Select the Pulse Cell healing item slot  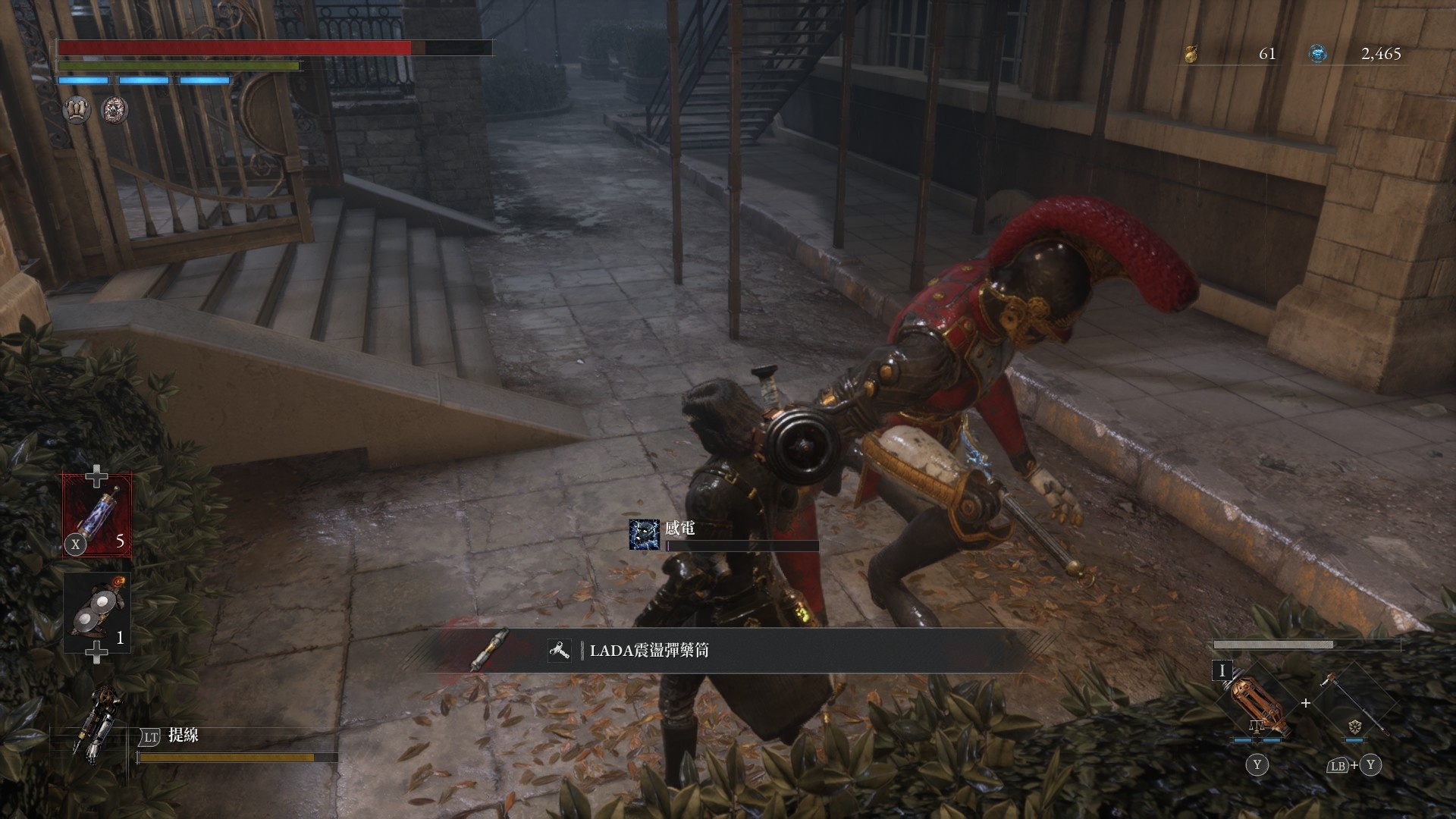click(96, 516)
